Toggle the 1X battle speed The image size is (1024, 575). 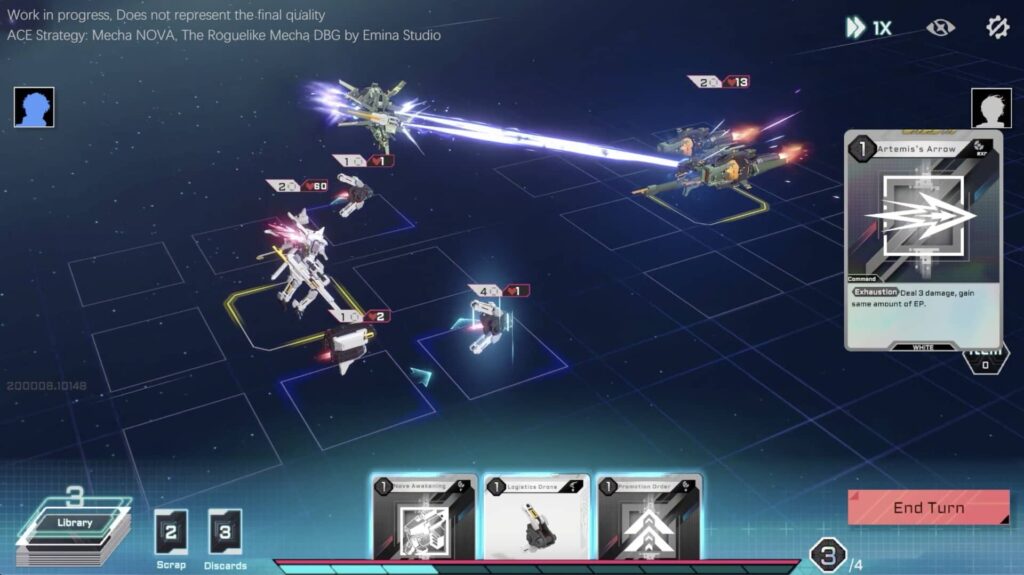pyautogui.click(x=868, y=28)
